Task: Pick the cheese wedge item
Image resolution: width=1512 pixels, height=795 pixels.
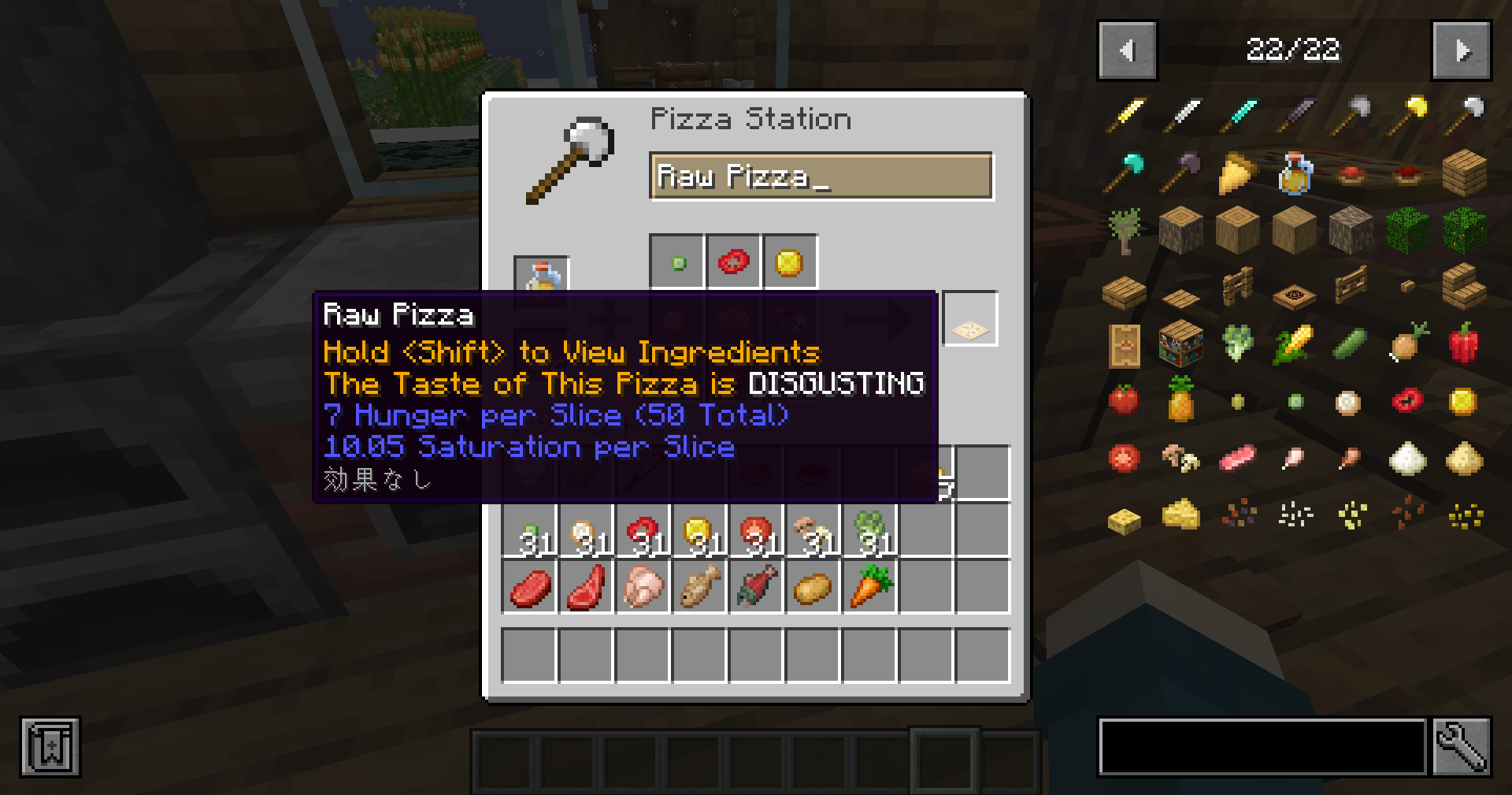Action: point(1180,513)
